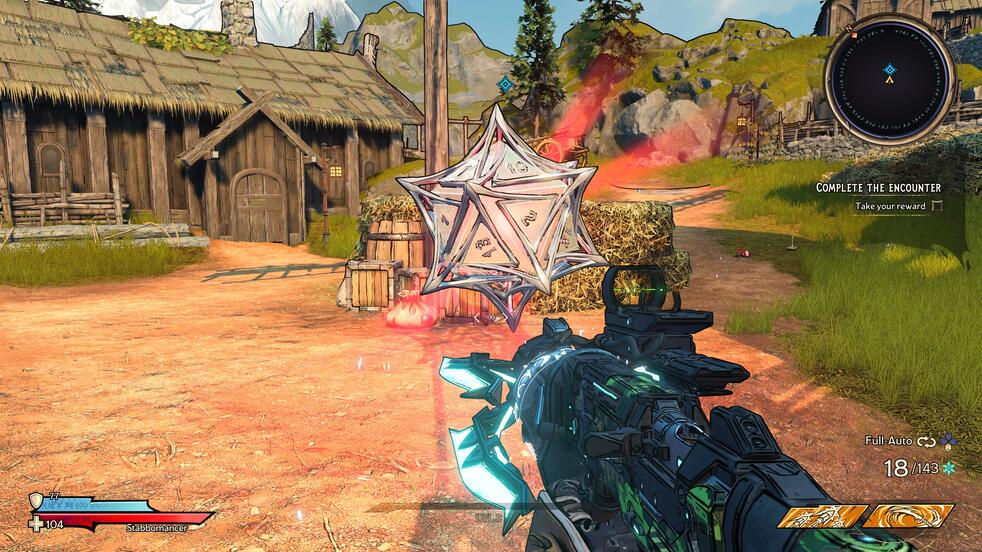Activate the arrow volley spell icon
Image resolution: width=982 pixels, height=552 pixels.
(x=822, y=516)
